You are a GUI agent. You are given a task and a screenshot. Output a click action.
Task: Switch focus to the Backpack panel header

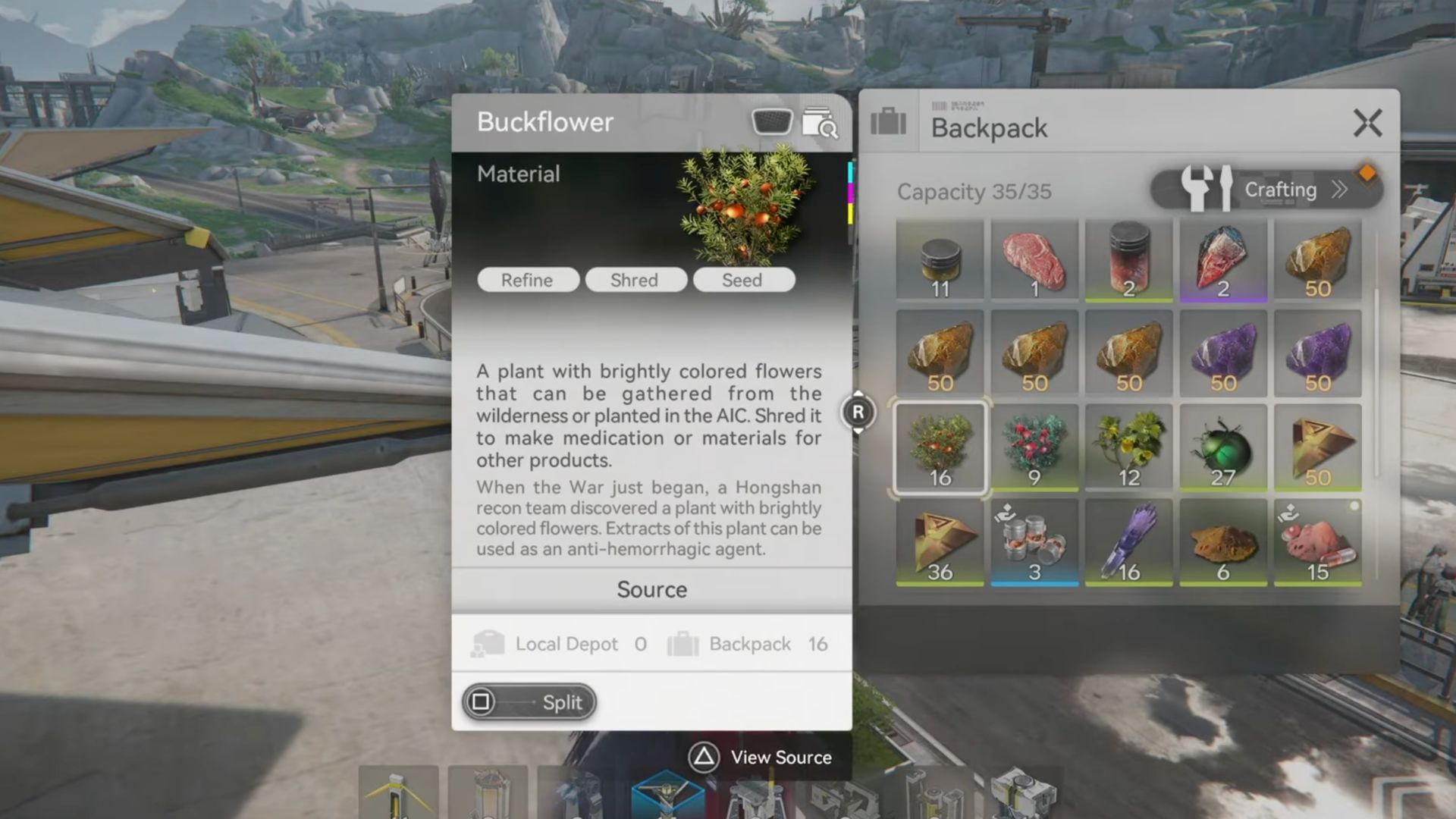click(x=988, y=128)
